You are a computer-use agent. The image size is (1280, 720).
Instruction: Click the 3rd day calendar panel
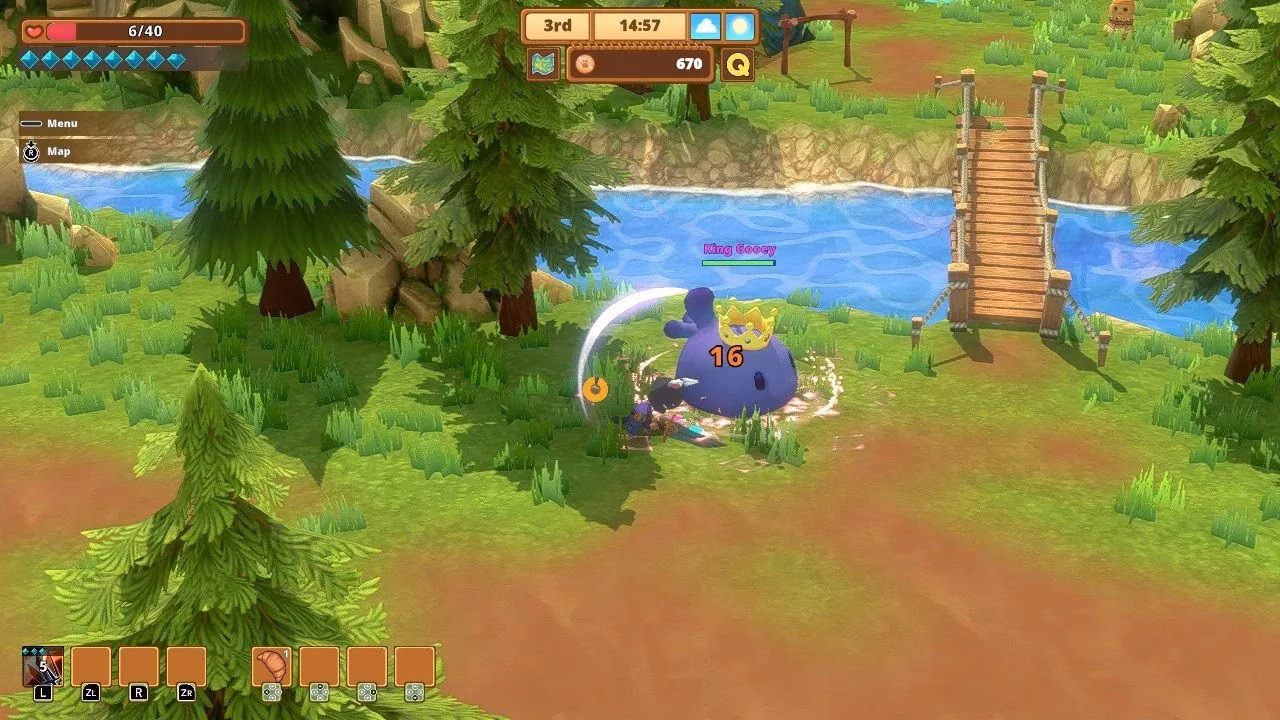click(557, 26)
